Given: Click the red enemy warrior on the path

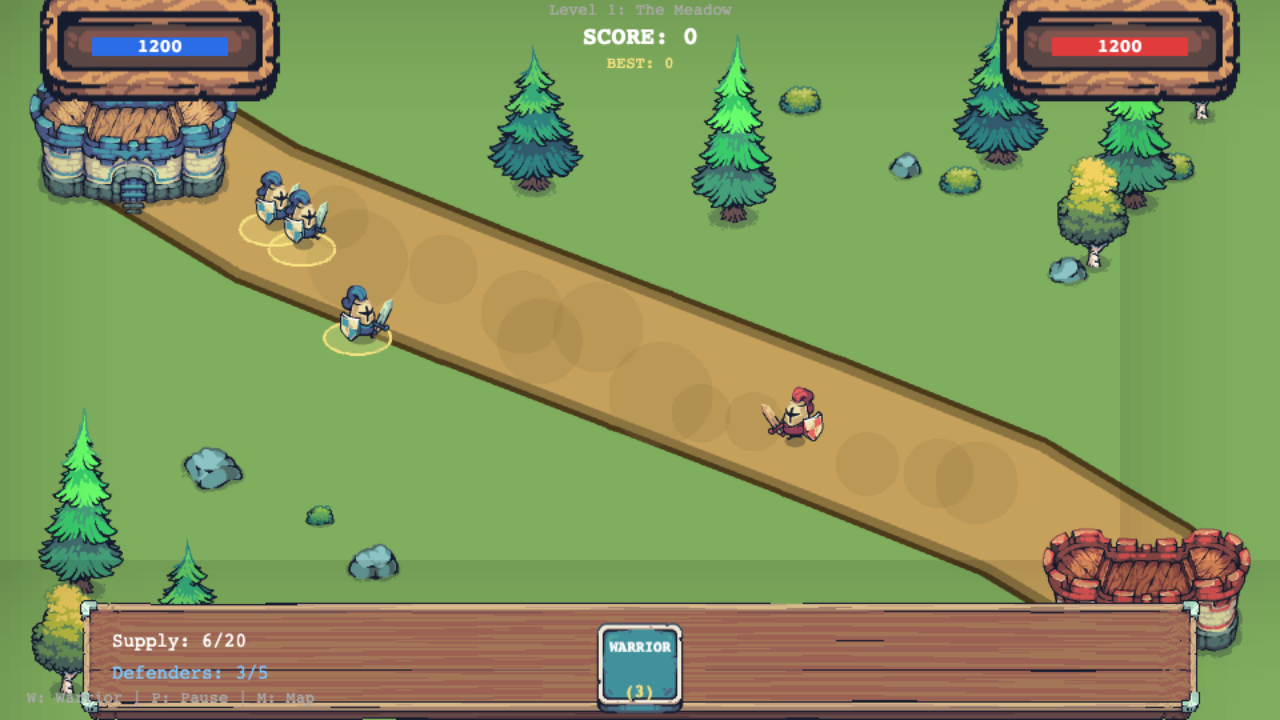Looking at the screenshot, I should click(x=795, y=413).
